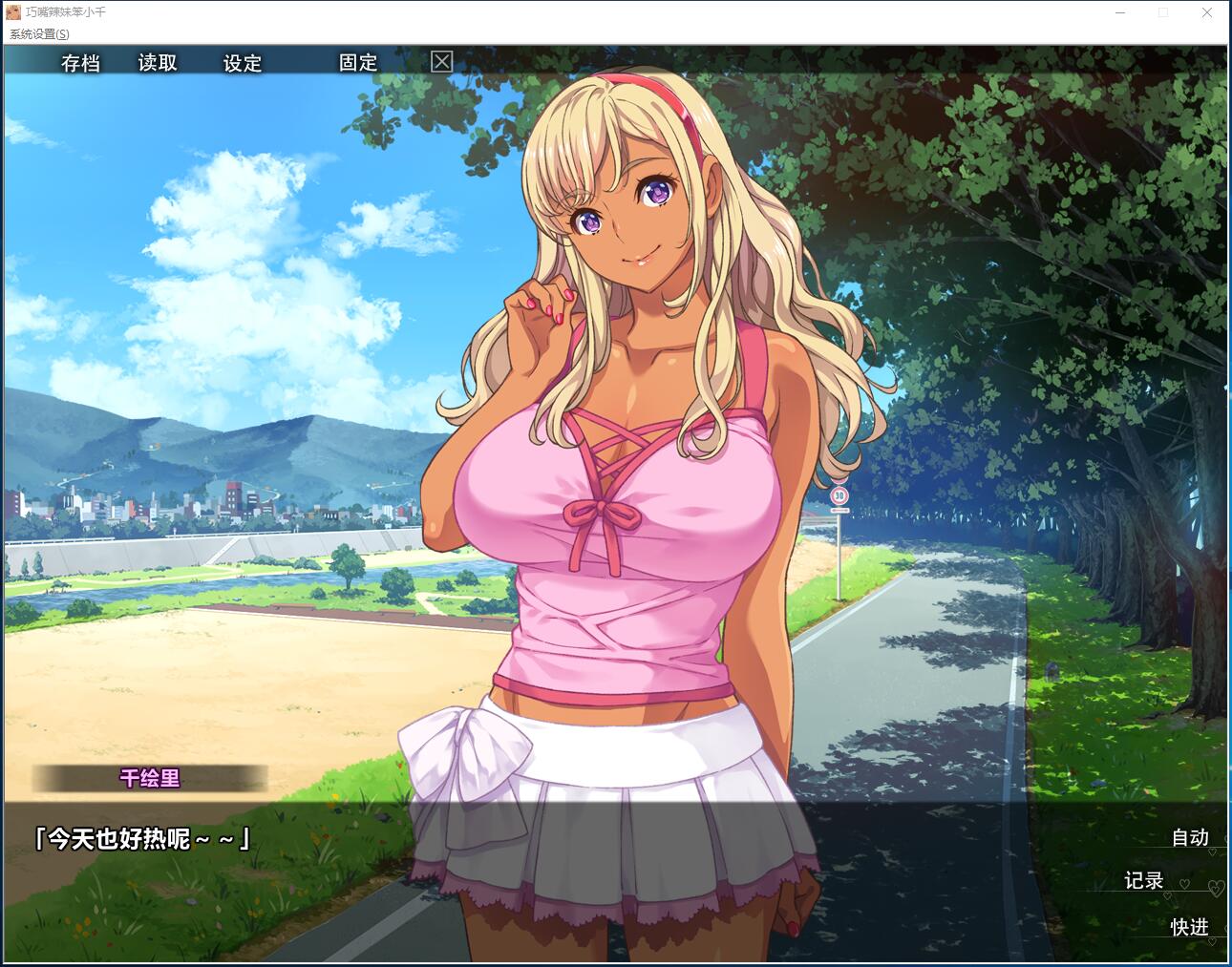Enable 快进 fast-forward mode
Screen dimensions: 1232x967
coord(1190,926)
